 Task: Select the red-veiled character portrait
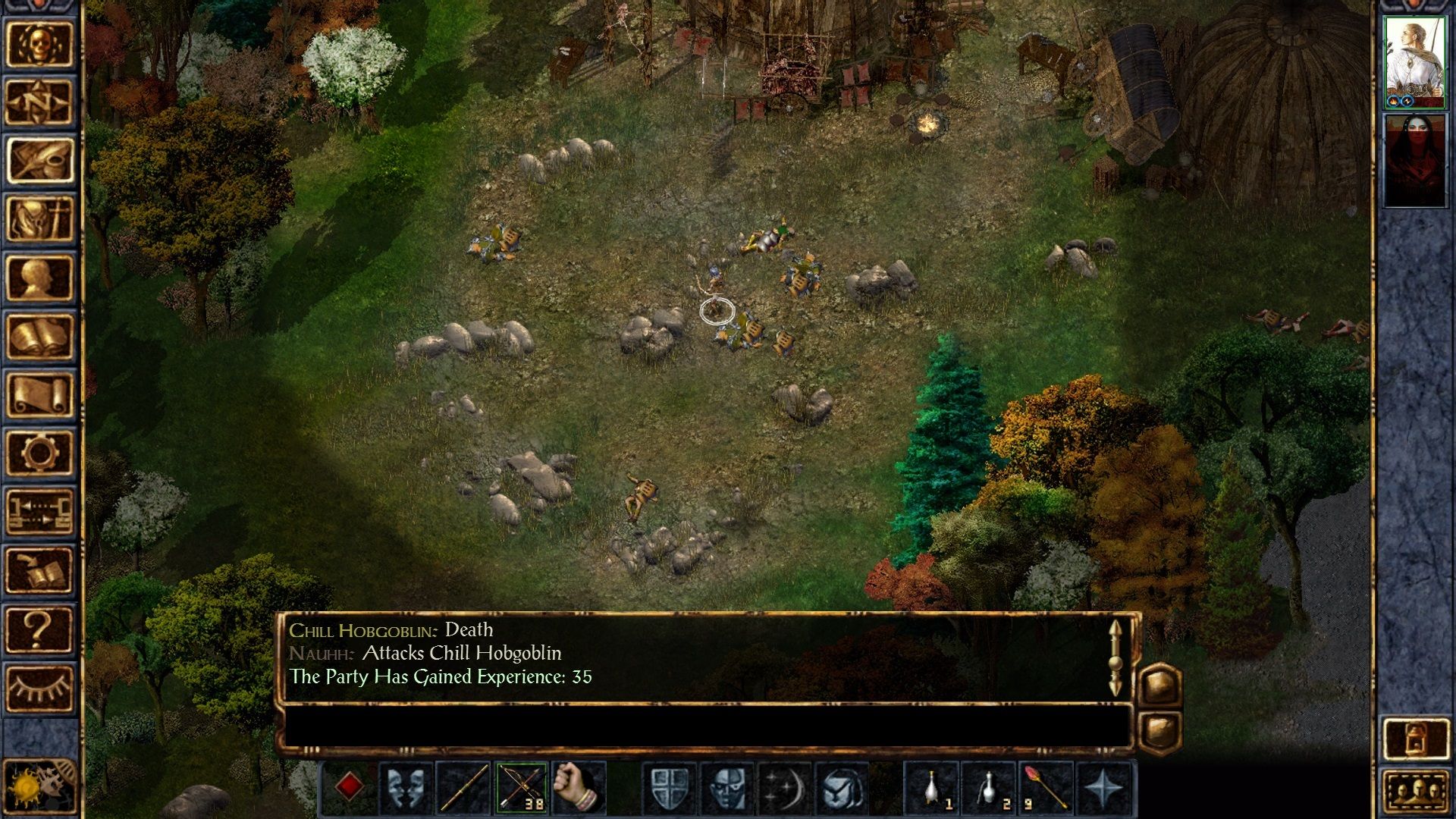pos(1414,160)
